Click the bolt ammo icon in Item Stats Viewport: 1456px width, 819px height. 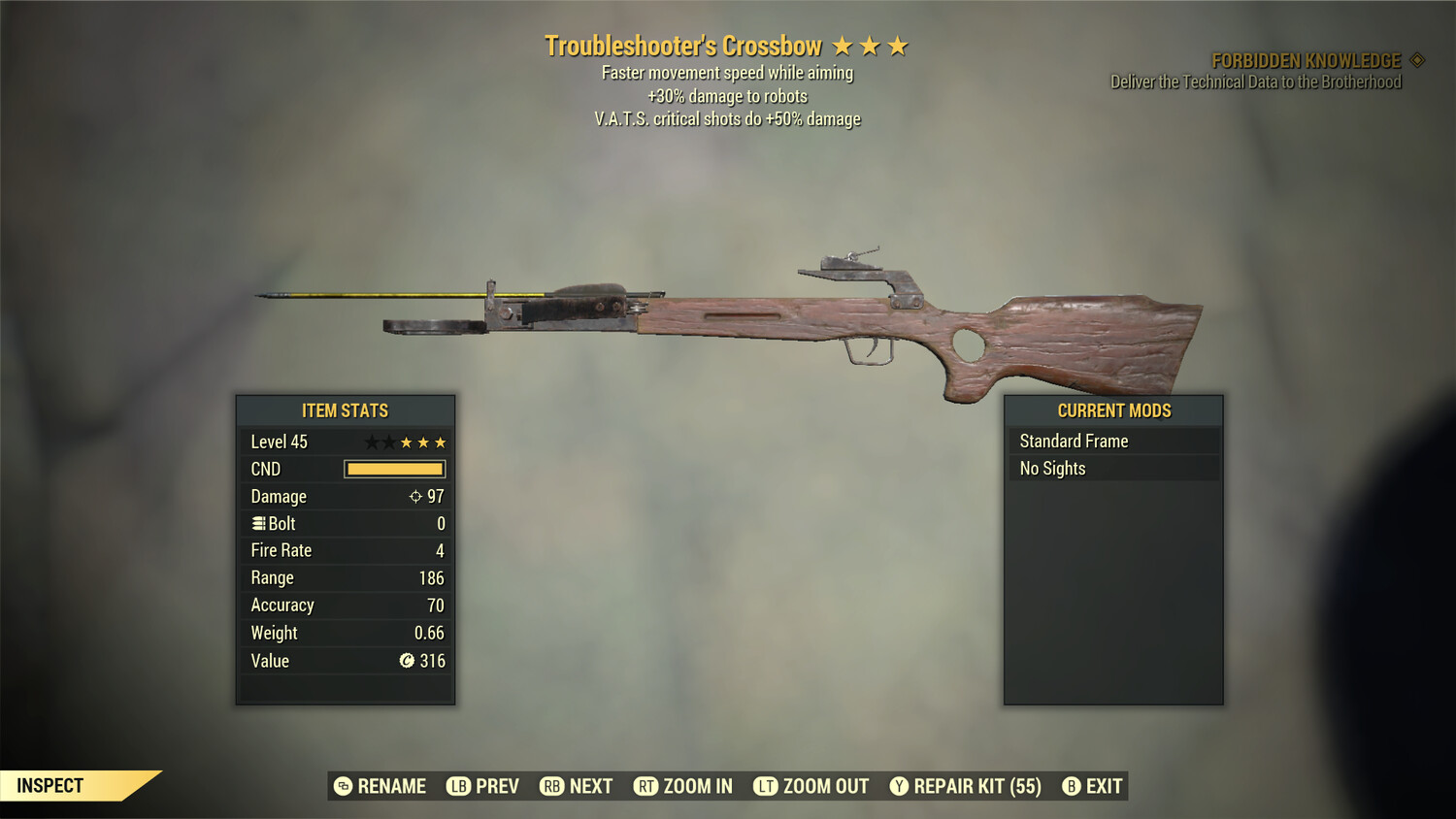click(258, 523)
